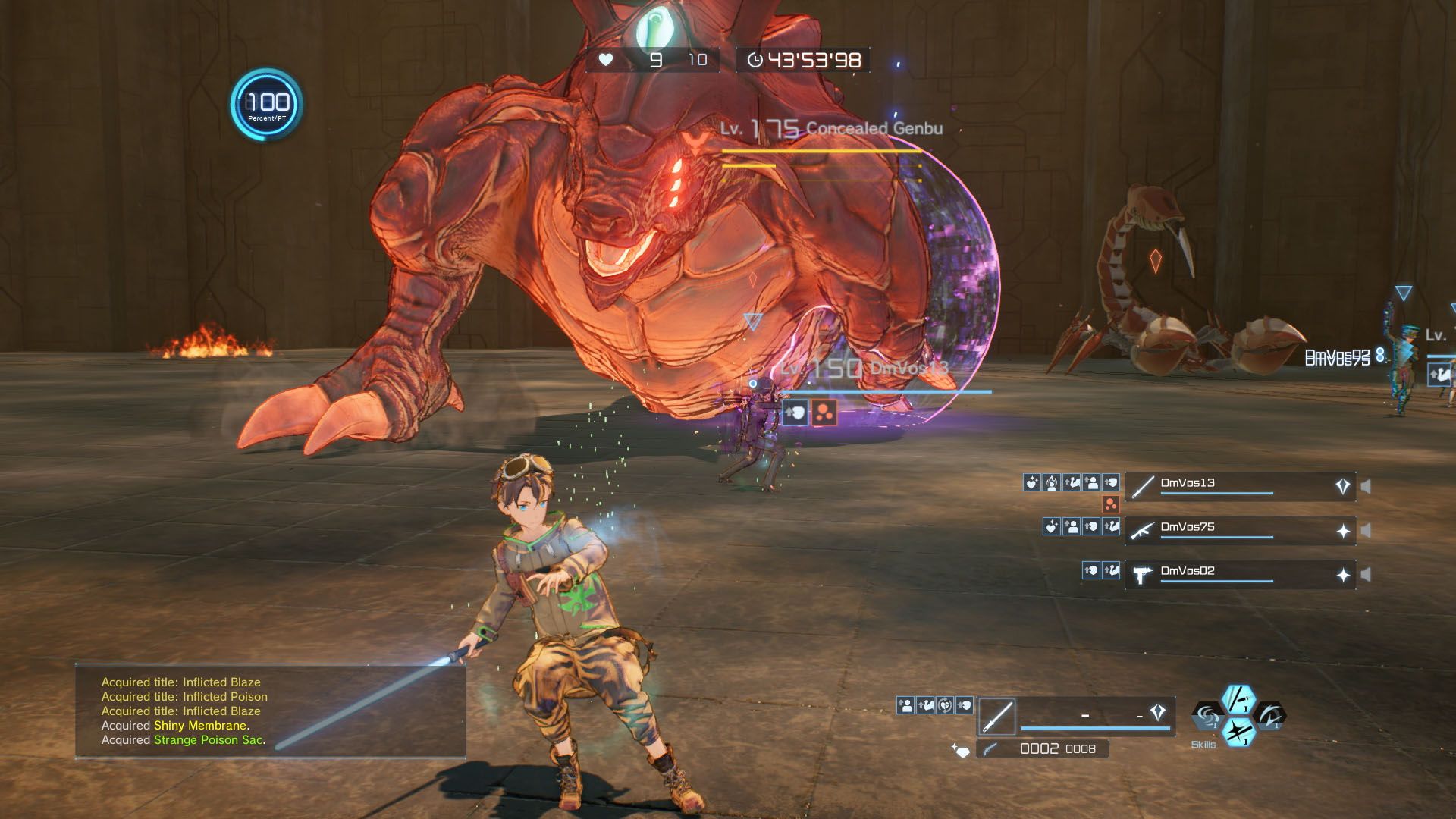
Task: Click the orange poison status icon under DmVos13's buffs
Action: pyautogui.click(x=1110, y=504)
